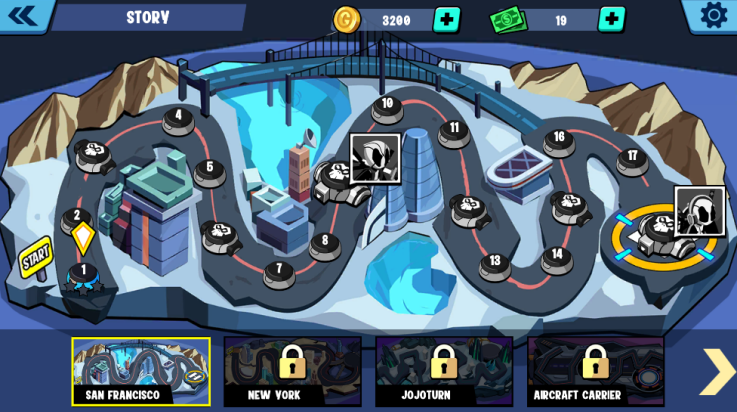737x412 pixels.
Task: Choose the locked New York map
Action: tap(292, 371)
